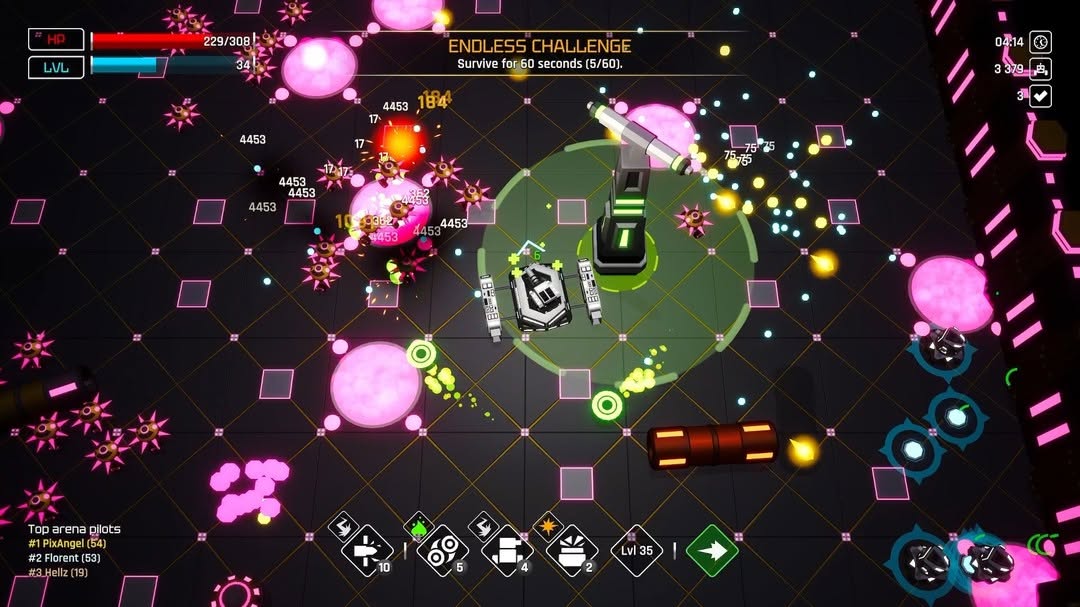The width and height of the screenshot is (1080, 607).
Task: Click the clock icon beside the timer
Action: click(x=1041, y=42)
